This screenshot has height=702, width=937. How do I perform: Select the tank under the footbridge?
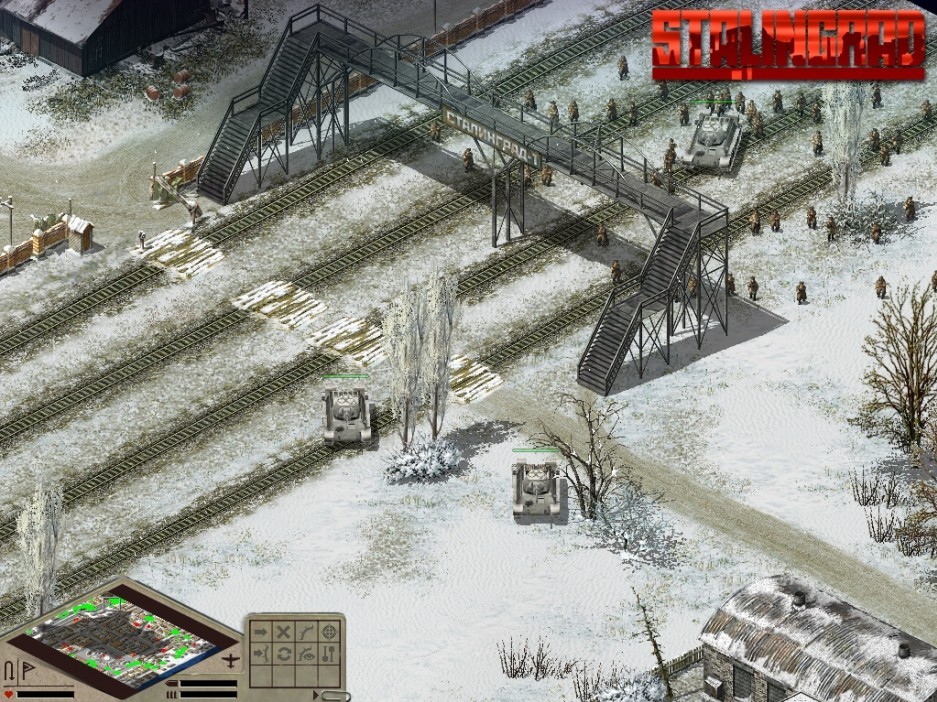click(713, 137)
